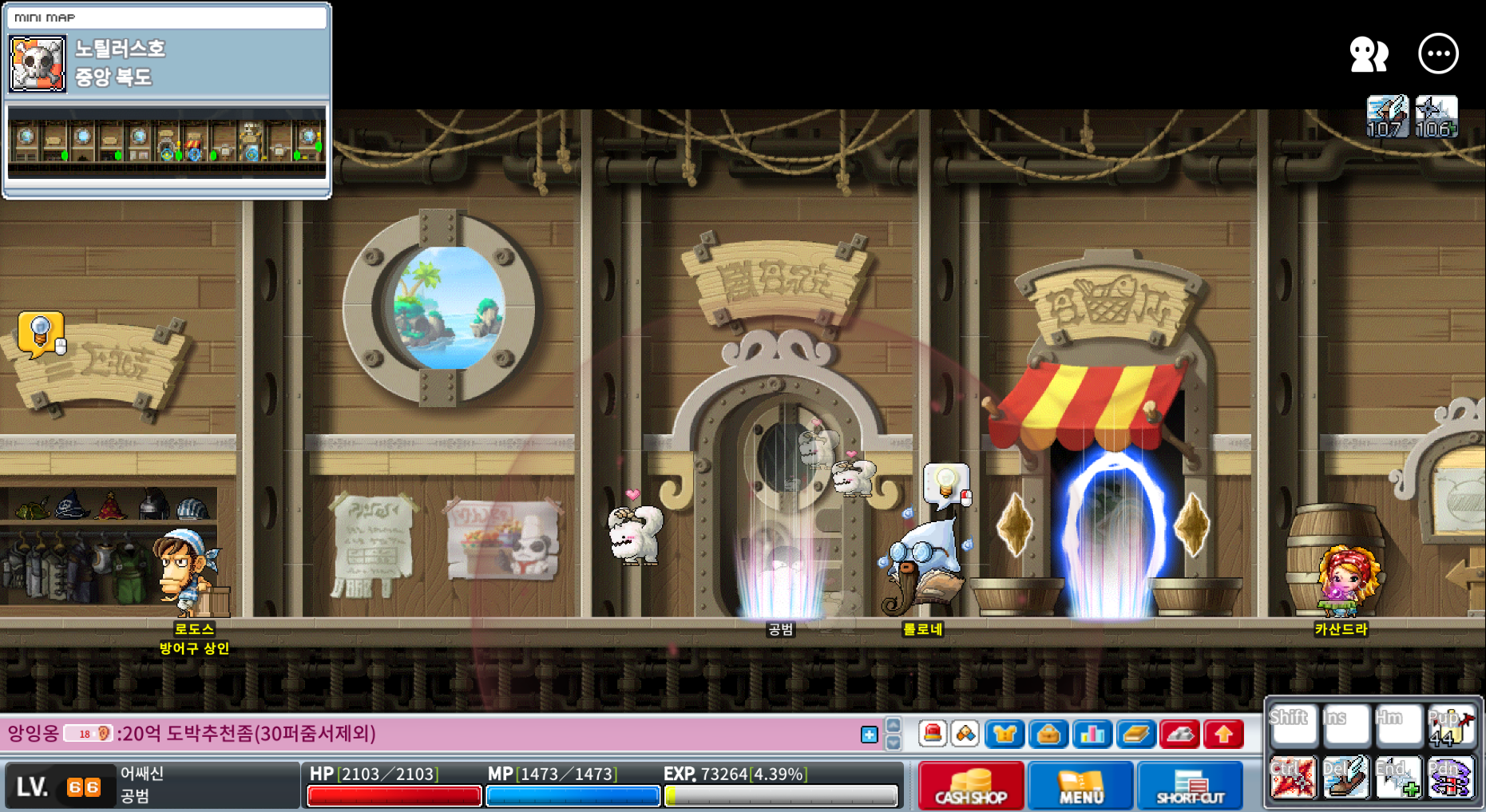This screenshot has height=812, width=1486.
Task: Open the Cash Shop
Action: [x=970, y=785]
